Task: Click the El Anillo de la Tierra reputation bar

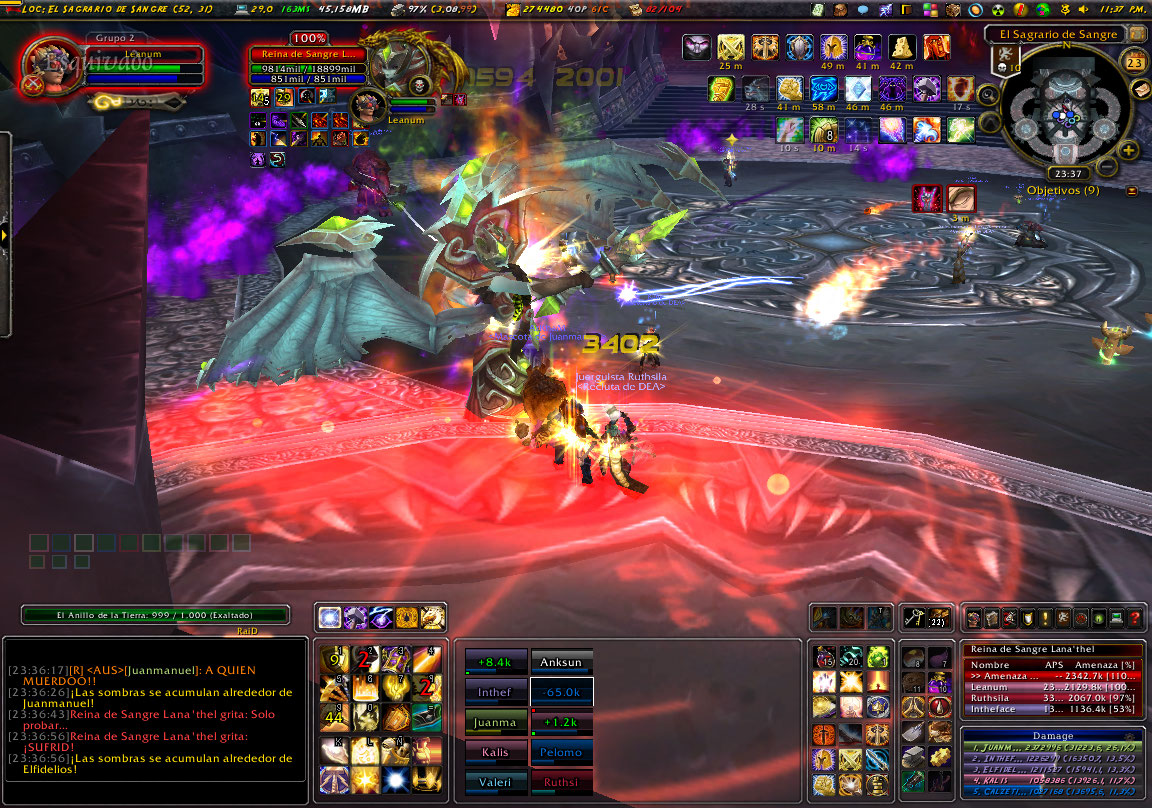Action: [x=155, y=615]
